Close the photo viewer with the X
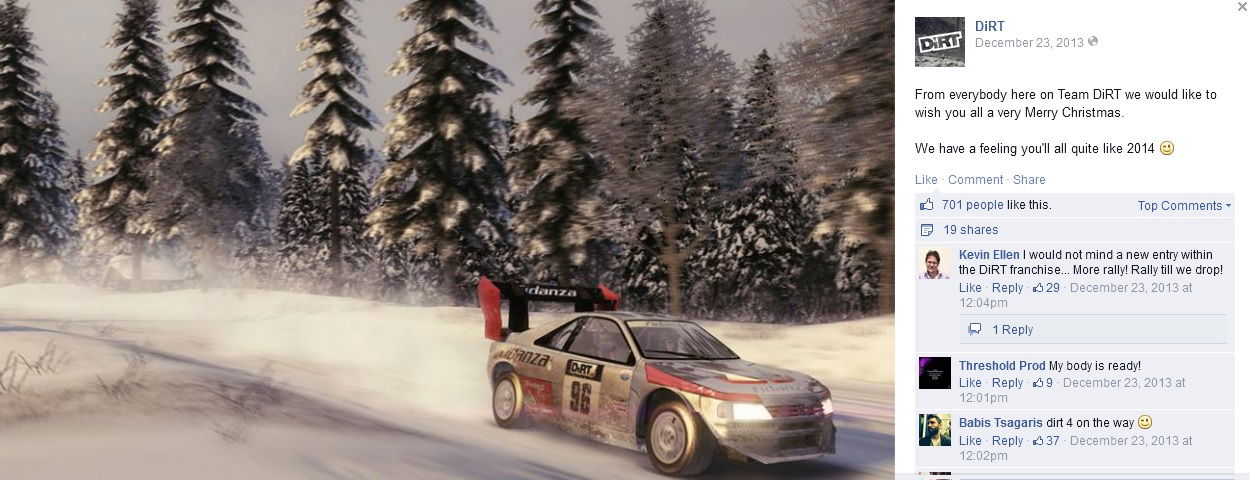The image size is (1250, 480). [1242, 7]
